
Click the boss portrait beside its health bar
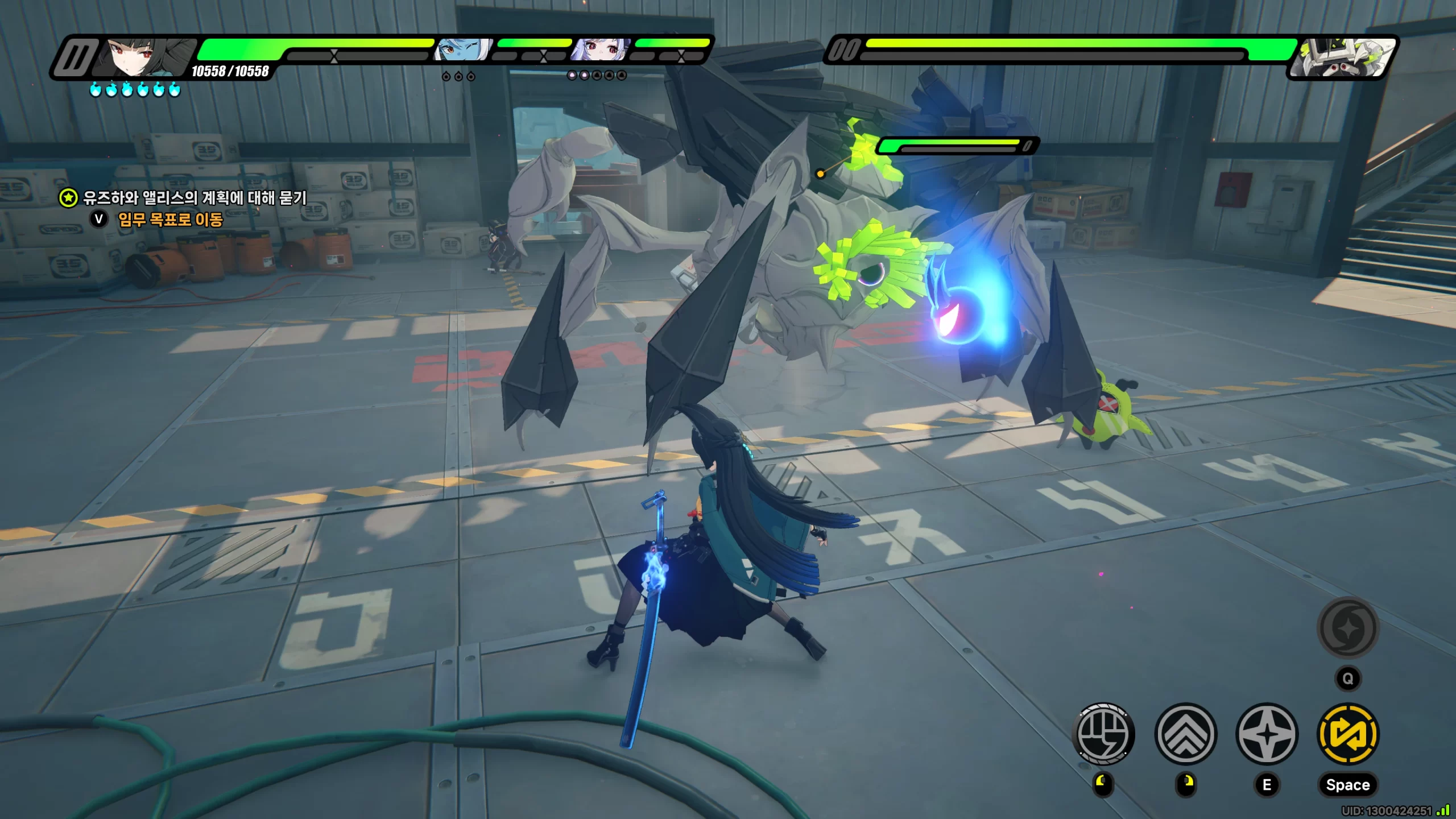(x=1342, y=57)
